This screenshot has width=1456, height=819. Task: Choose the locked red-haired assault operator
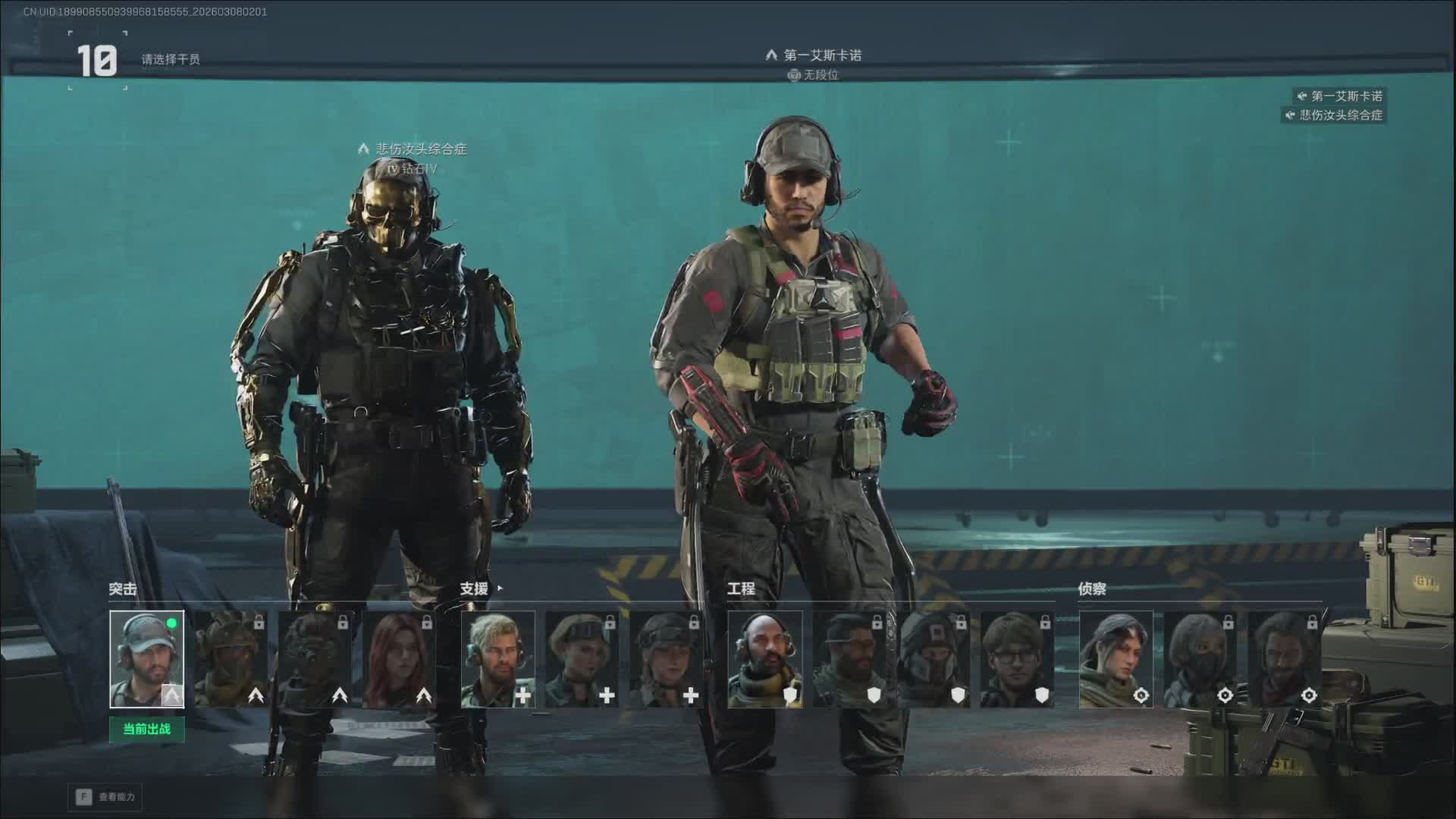[x=399, y=659]
